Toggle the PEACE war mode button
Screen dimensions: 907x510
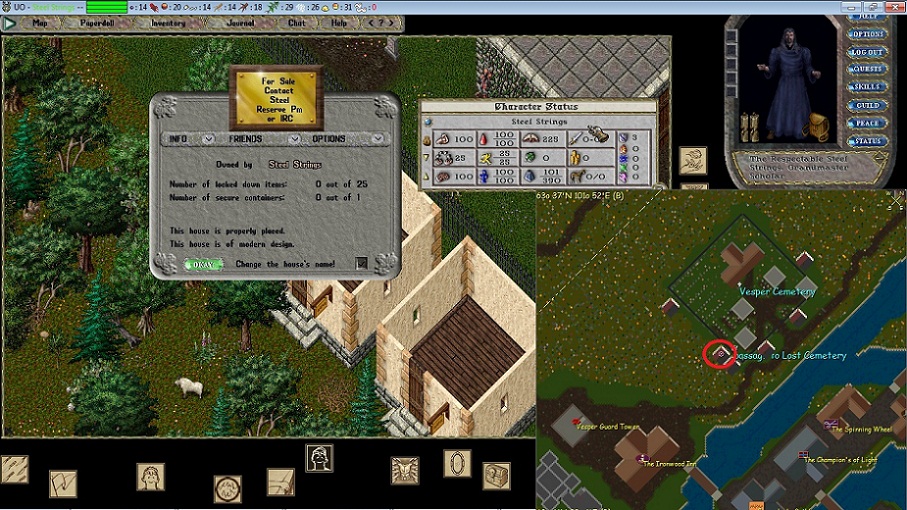point(867,123)
